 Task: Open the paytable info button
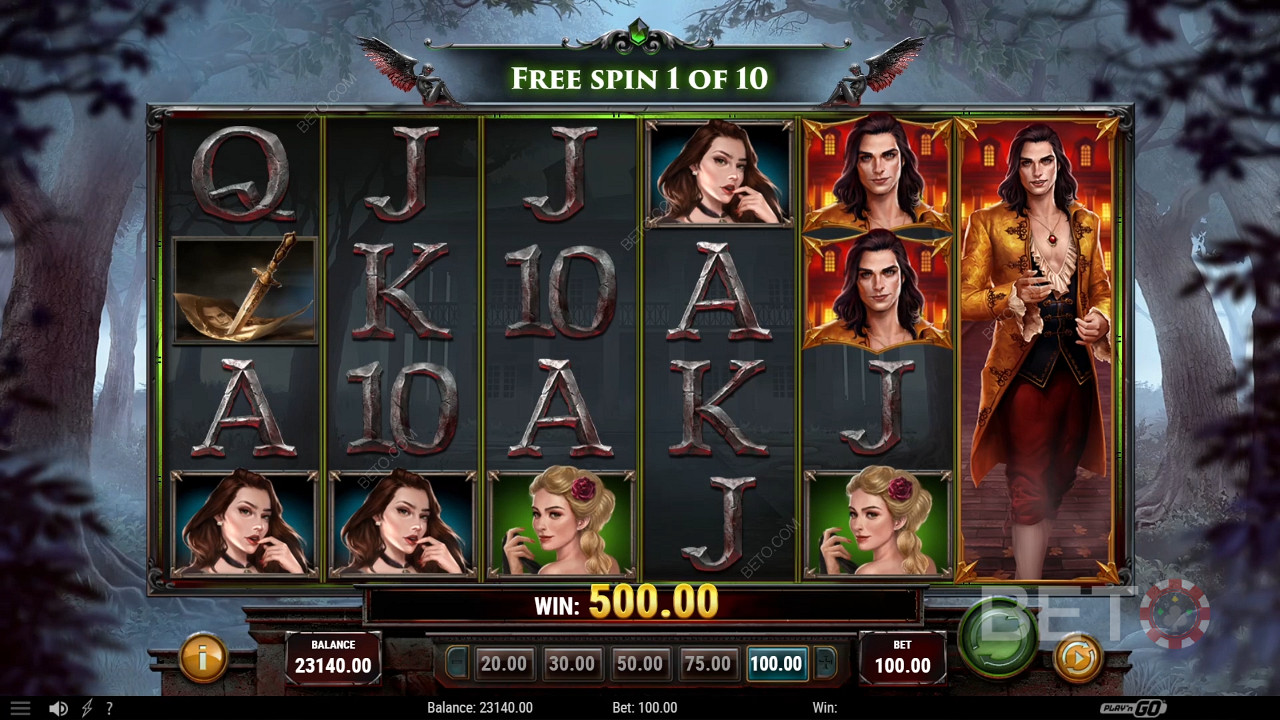click(203, 658)
